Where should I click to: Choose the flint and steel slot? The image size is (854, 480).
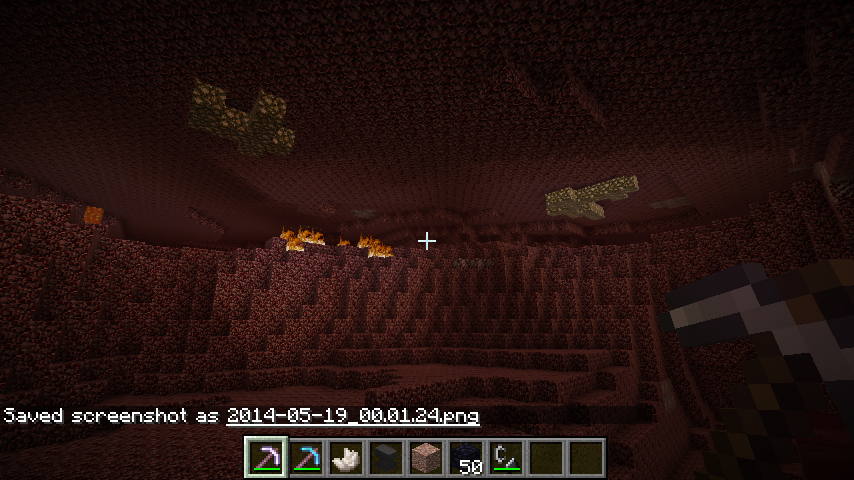506,457
